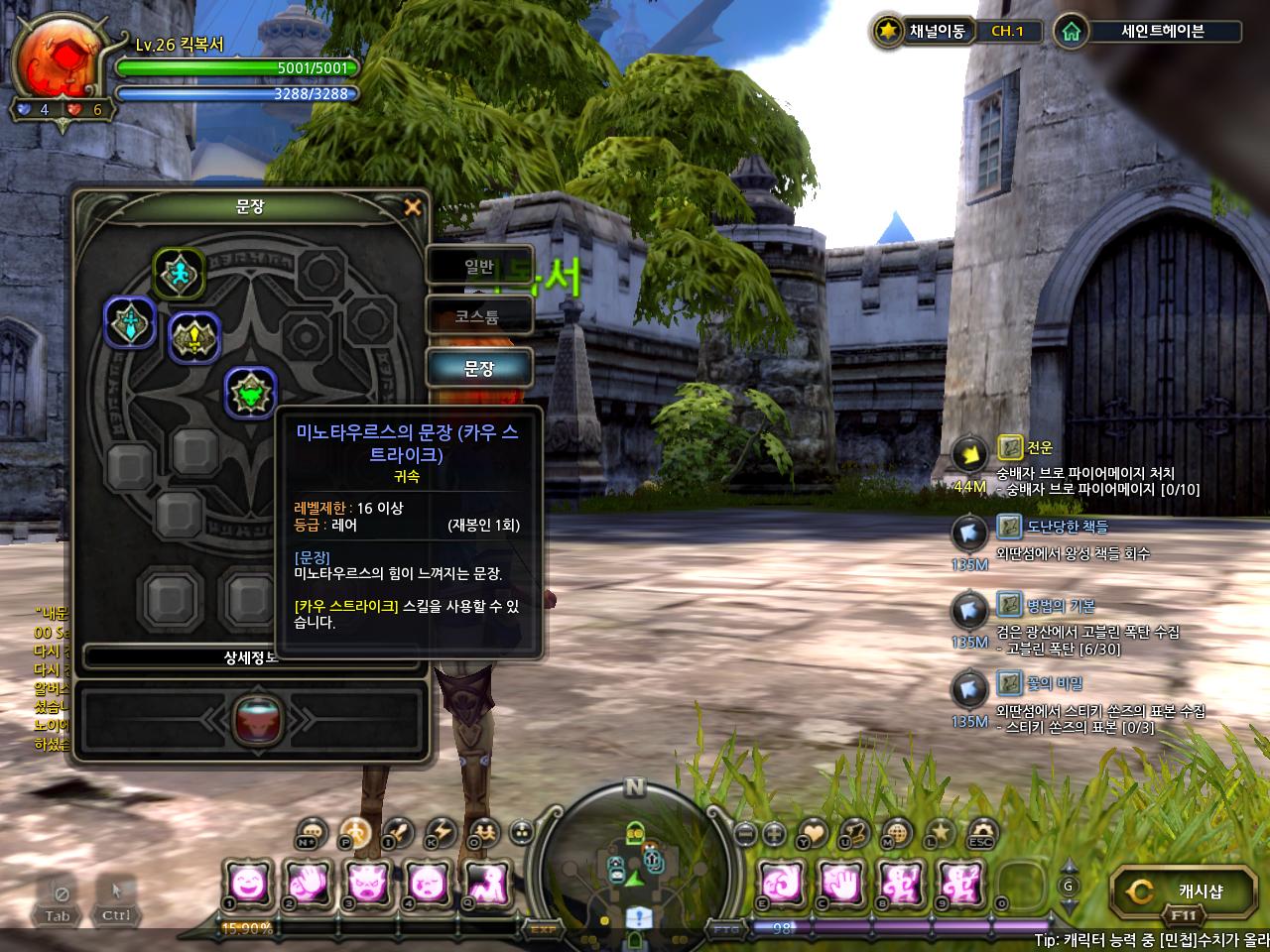1270x952 pixels.
Task: Choose the cyan sword crest slot
Action: point(130,322)
